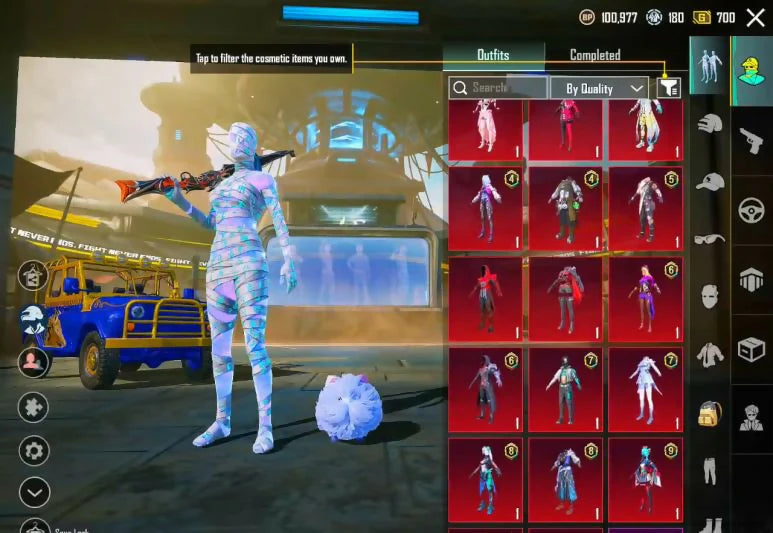This screenshot has width=773, height=533.
Task: Select the jacket clothing category
Action: (x=708, y=353)
